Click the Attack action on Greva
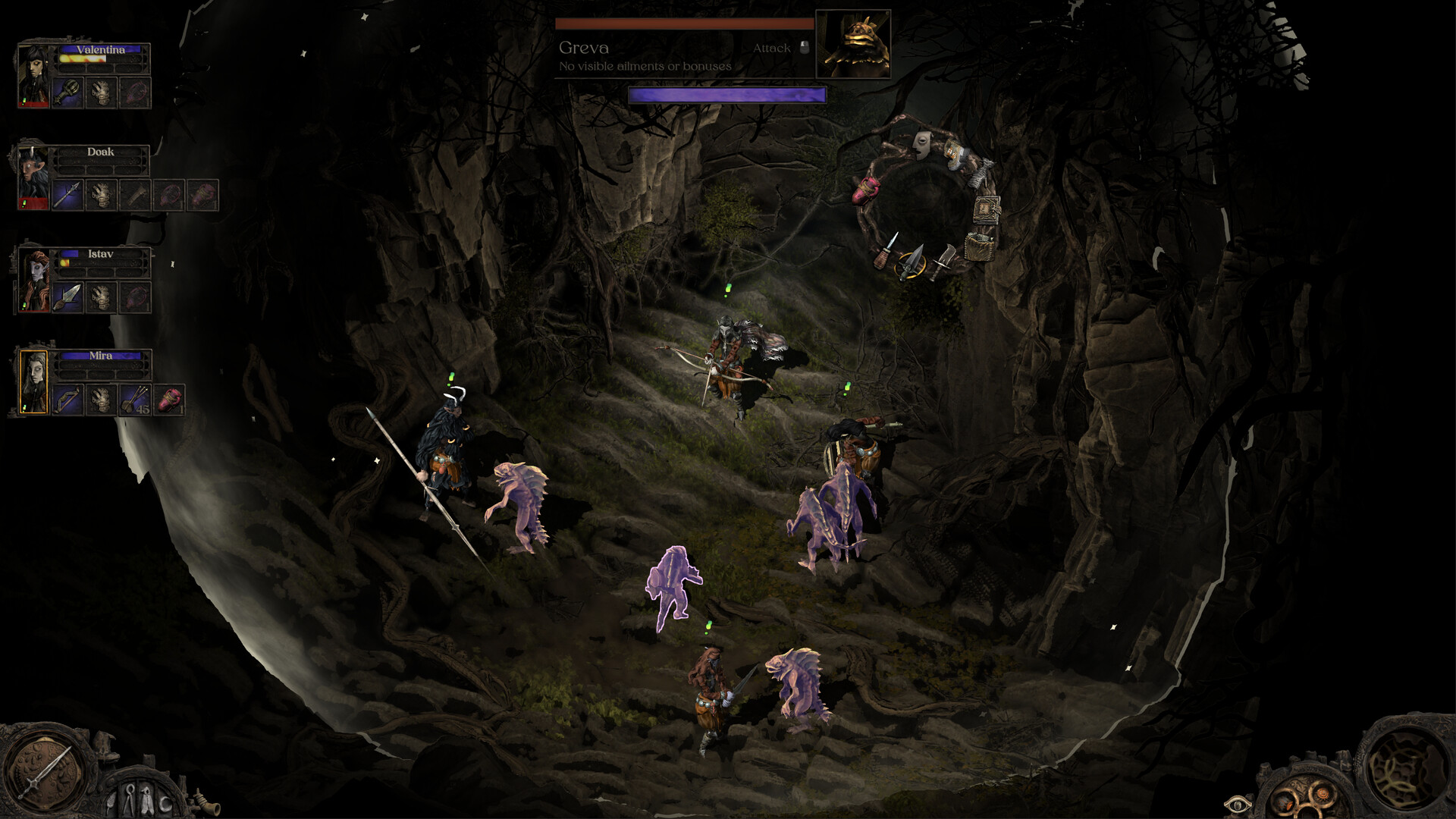1456x819 pixels. [x=772, y=48]
